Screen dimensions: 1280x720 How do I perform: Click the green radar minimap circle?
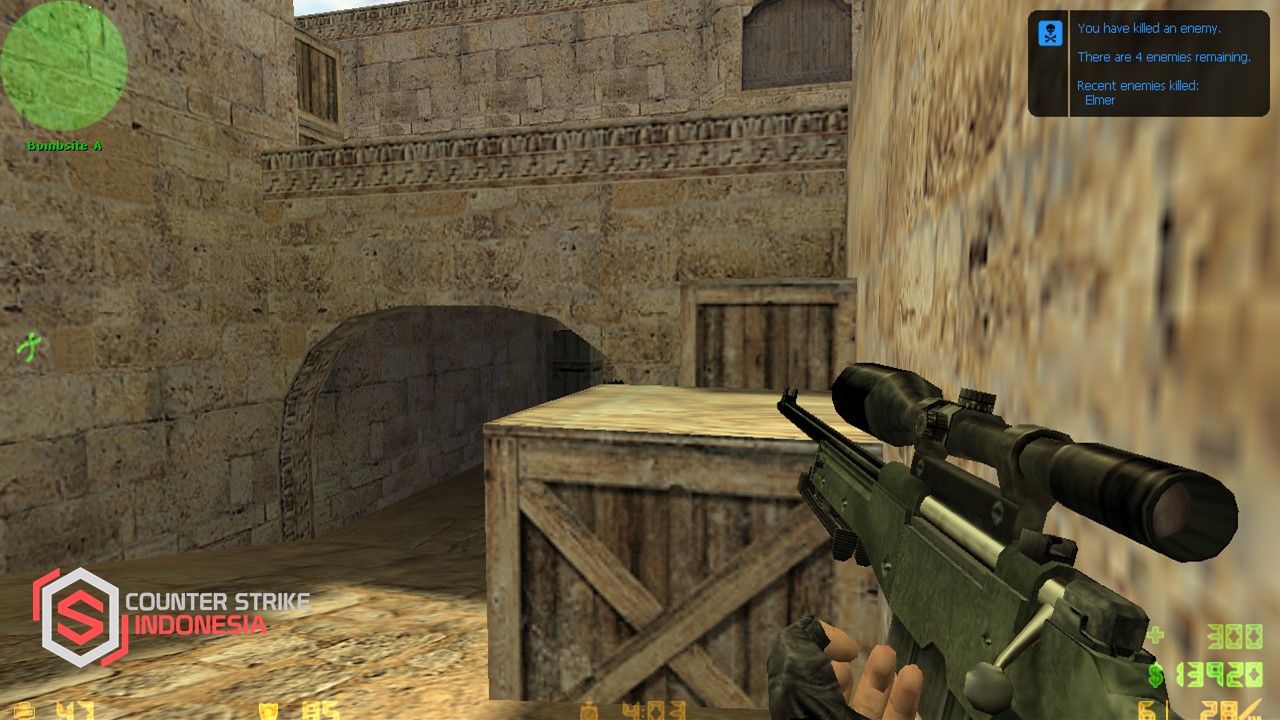click(63, 63)
